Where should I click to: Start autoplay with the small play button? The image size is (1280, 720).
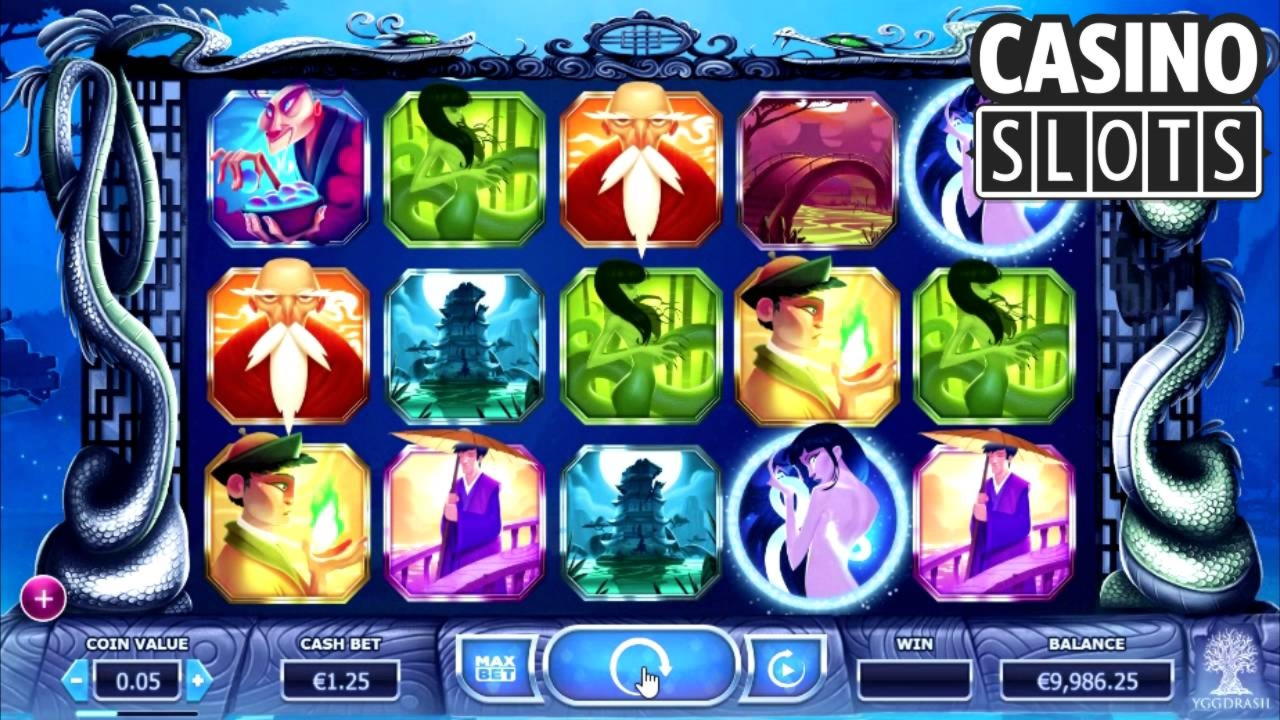pos(785,667)
